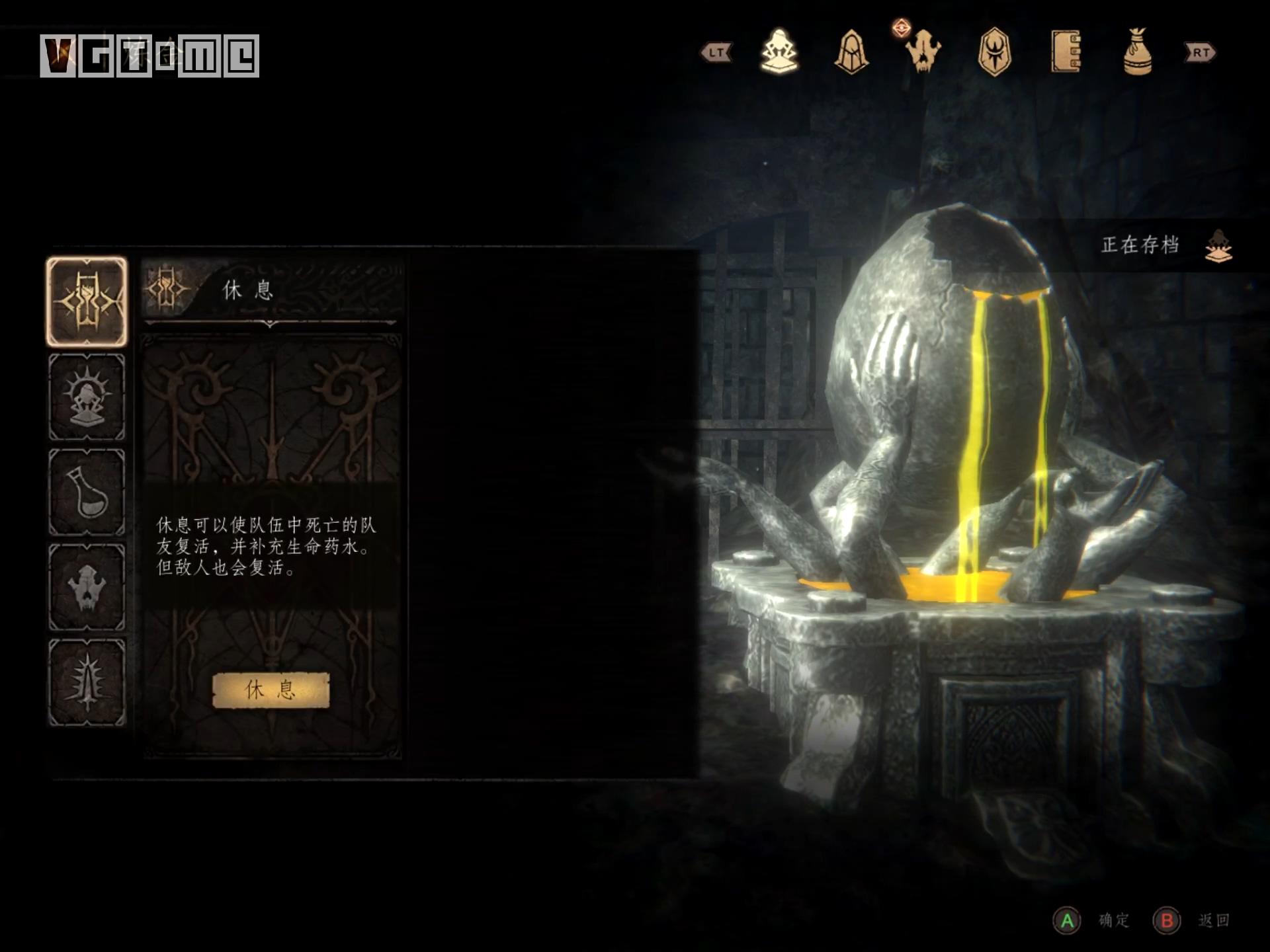The image size is (1270, 952).
Task: Switch to the beast skull top tab
Action: point(923,52)
